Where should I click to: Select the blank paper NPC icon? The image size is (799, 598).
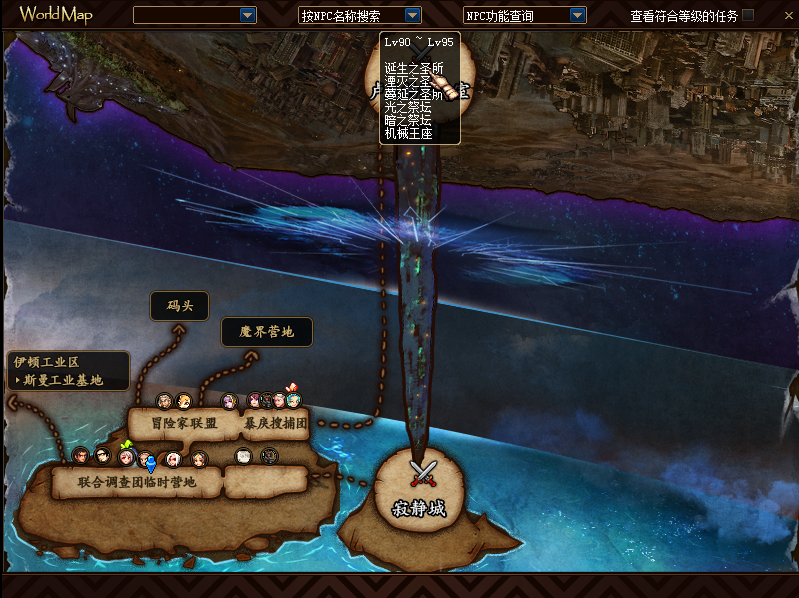tap(243, 456)
